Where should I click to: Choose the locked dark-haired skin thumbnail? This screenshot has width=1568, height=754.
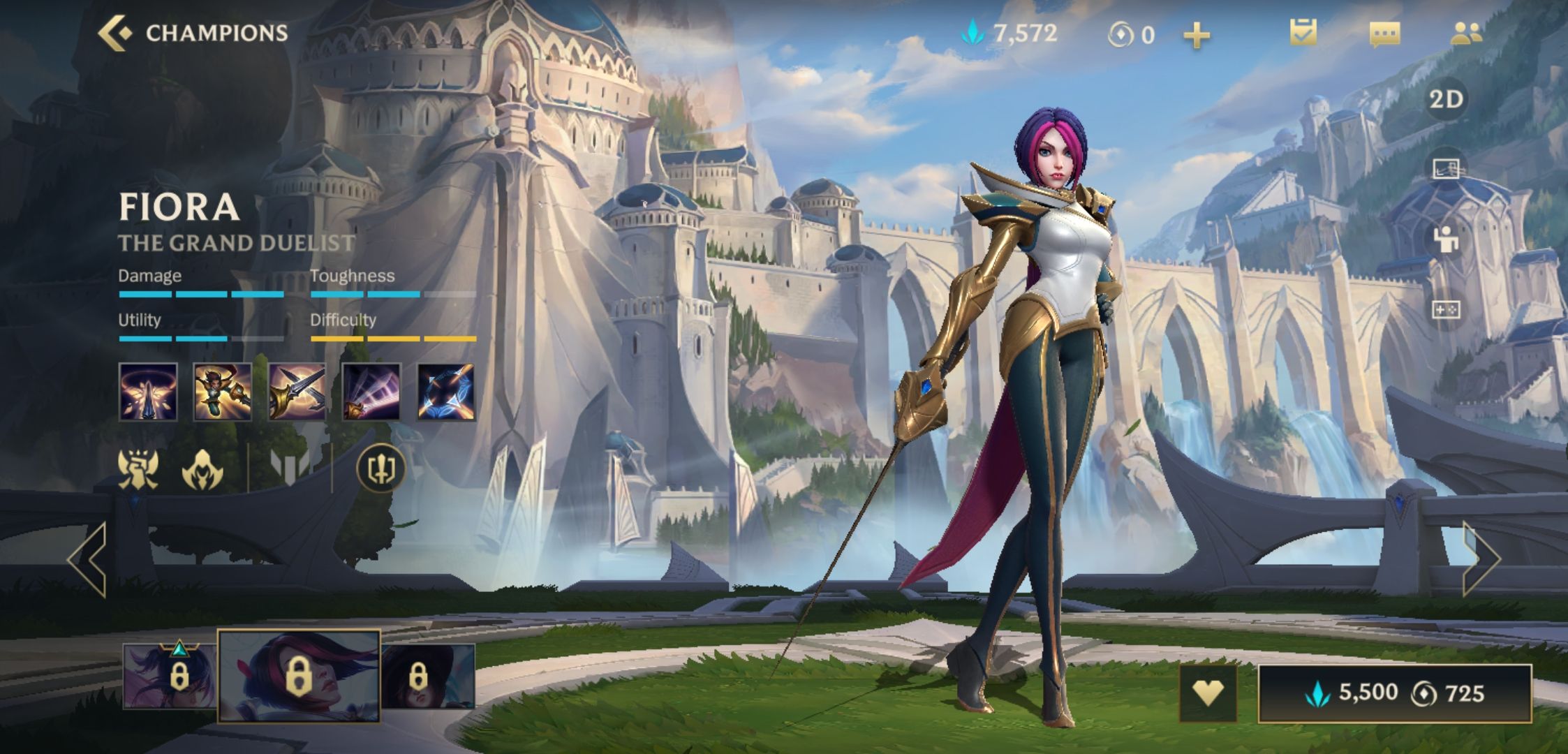(x=428, y=676)
